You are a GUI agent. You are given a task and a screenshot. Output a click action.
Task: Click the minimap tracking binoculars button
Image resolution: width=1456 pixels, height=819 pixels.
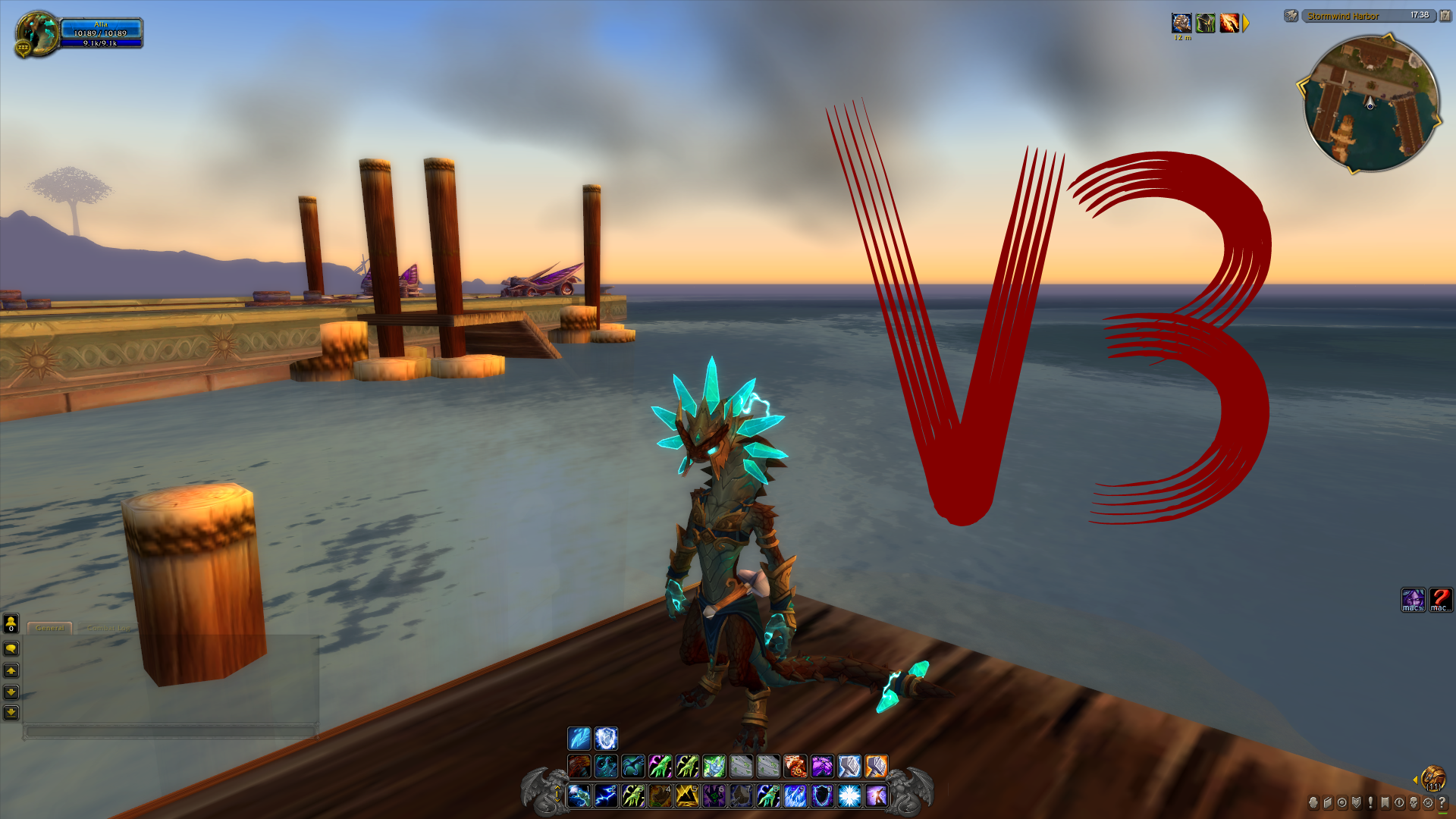point(1290,16)
